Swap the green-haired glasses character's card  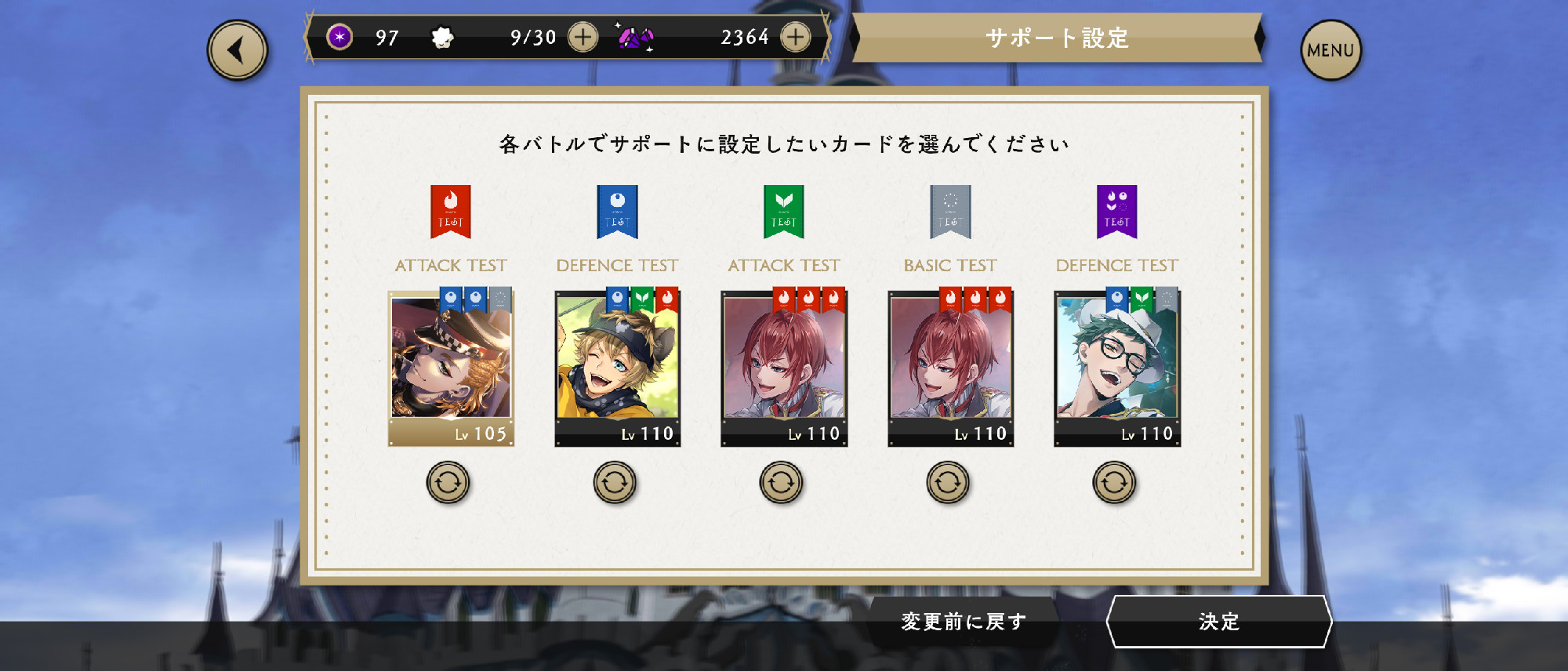(1114, 483)
